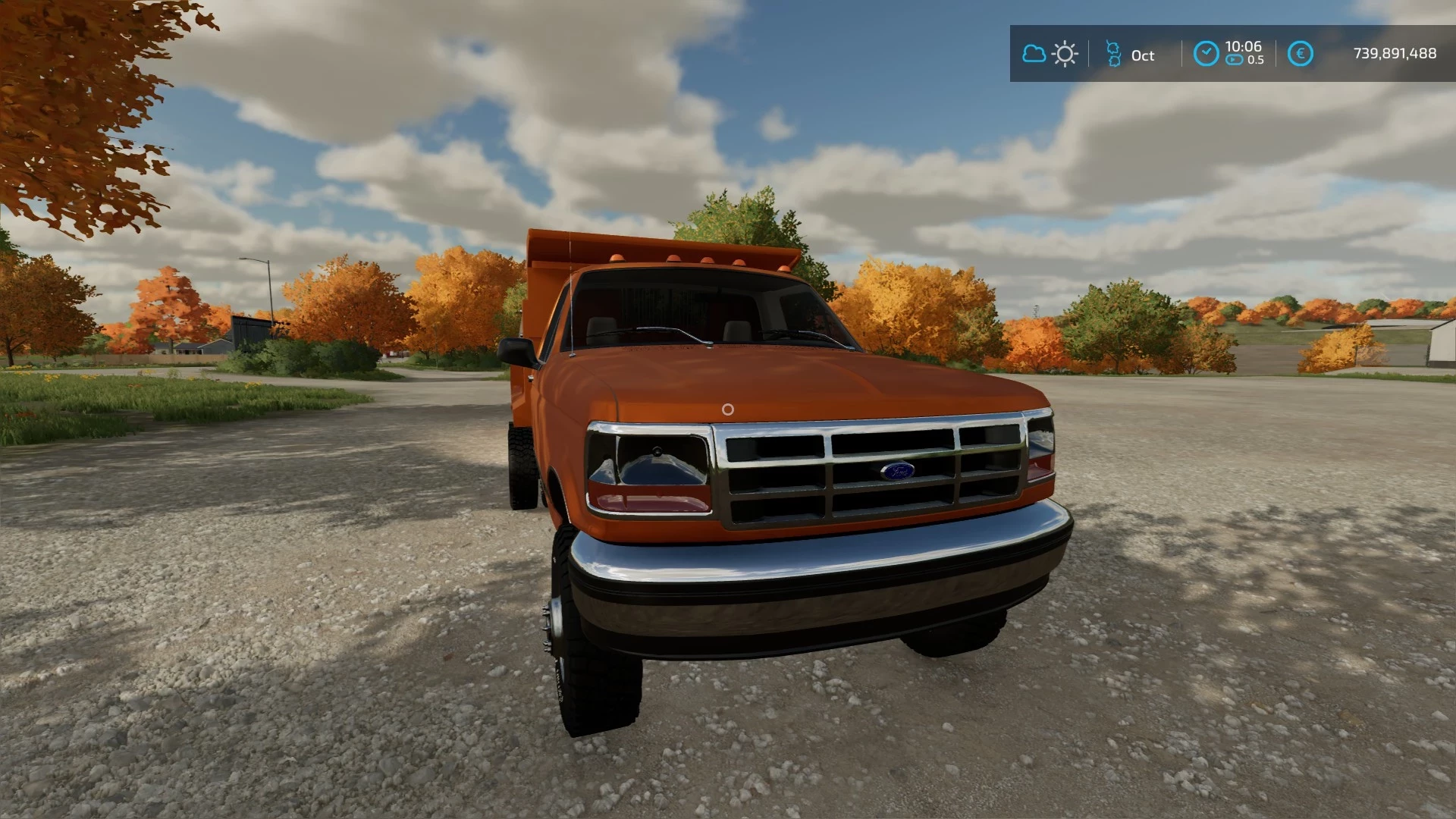Click the playback speed pill icon
1456x819 pixels.
click(x=1235, y=61)
